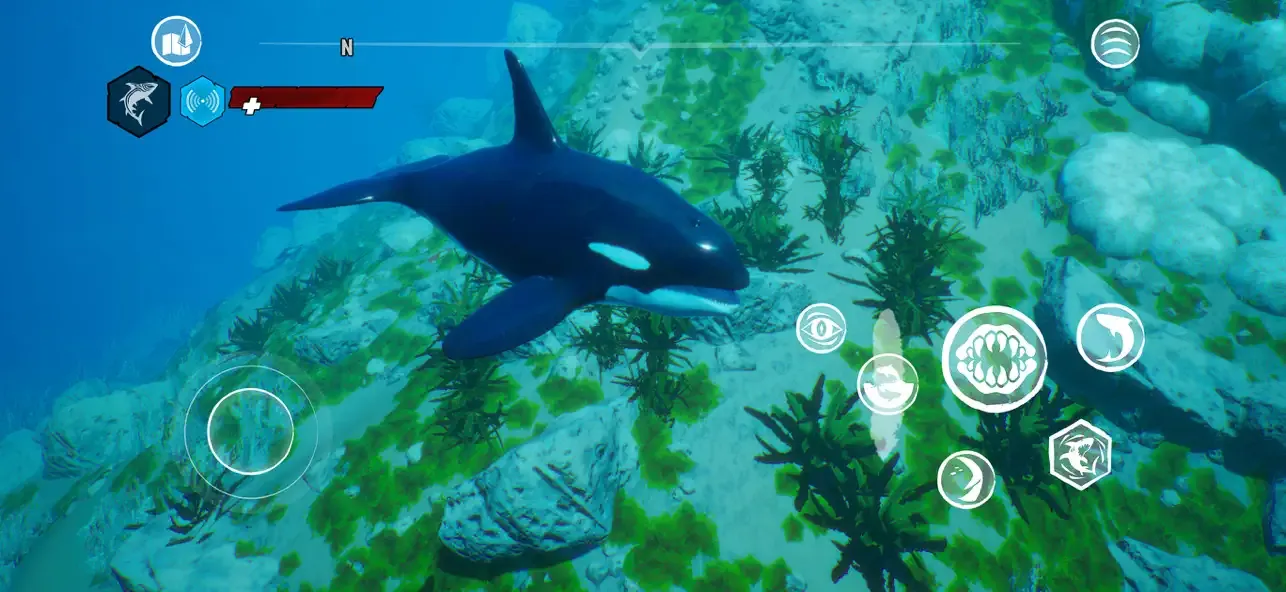
Task: Use the leaping fish tail-fin ability button
Action: click(1110, 337)
